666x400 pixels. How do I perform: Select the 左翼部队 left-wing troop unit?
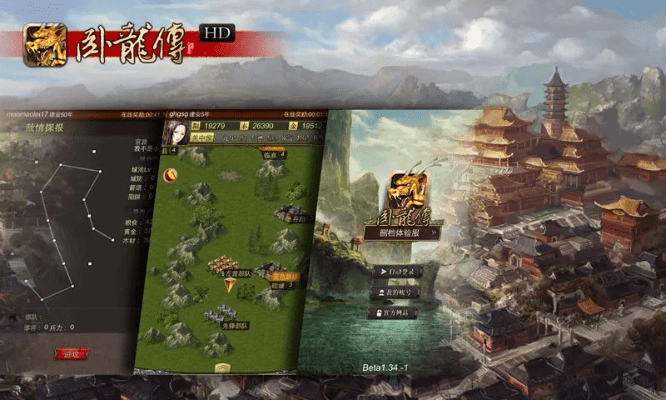pos(226,266)
